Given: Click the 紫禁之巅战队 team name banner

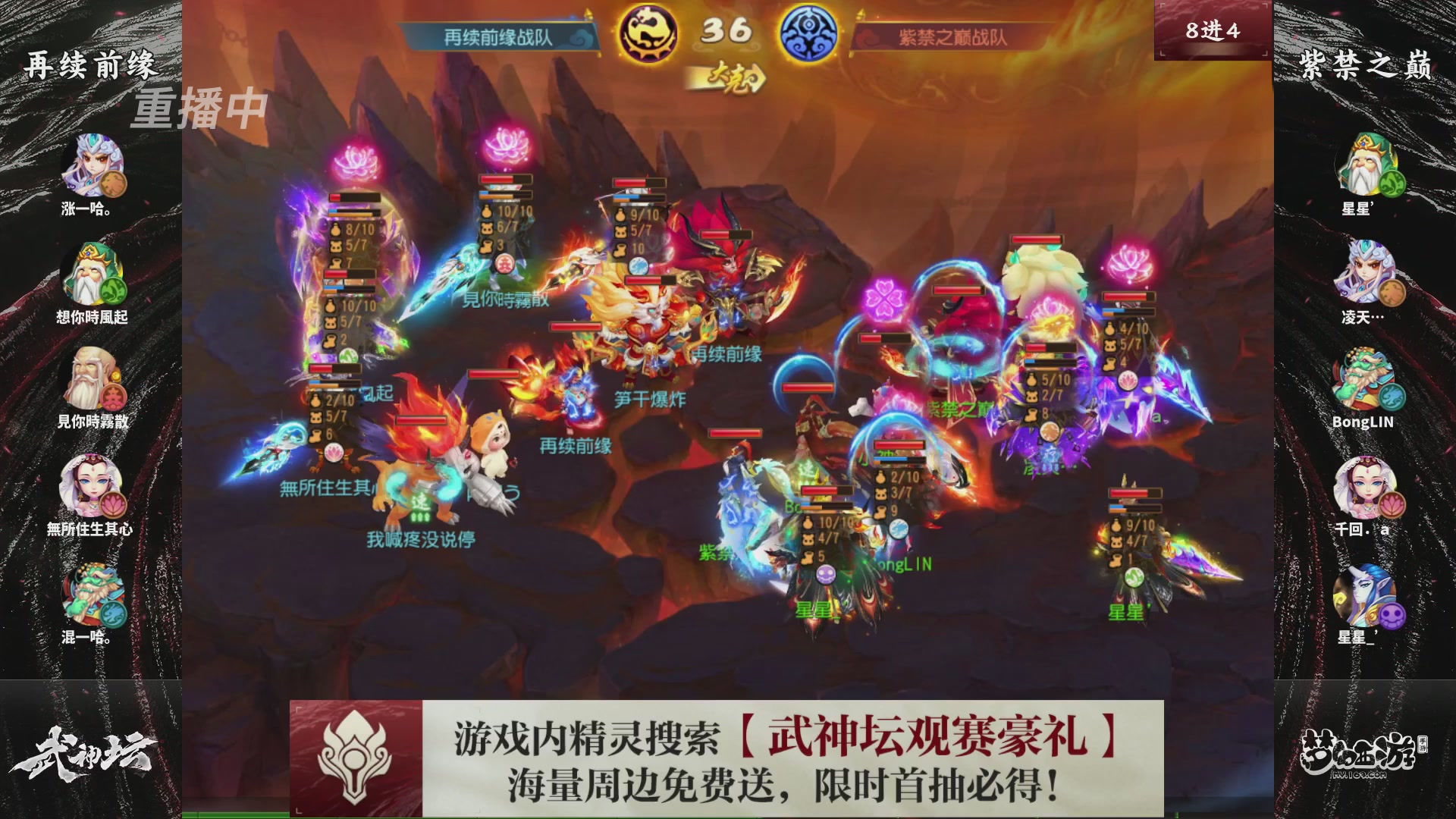Looking at the screenshot, I should (x=950, y=33).
